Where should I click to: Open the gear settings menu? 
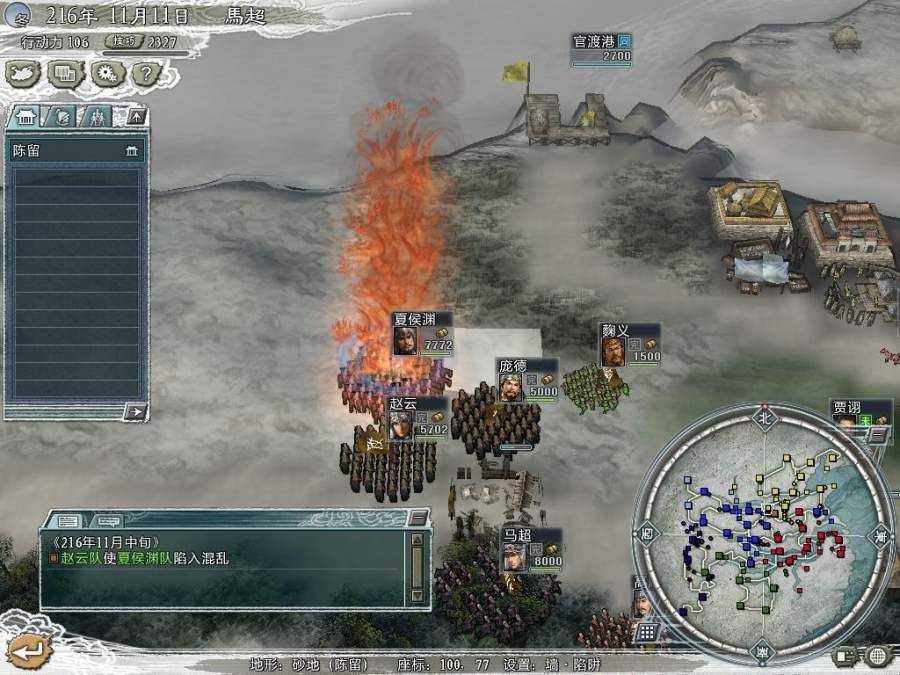[105, 73]
